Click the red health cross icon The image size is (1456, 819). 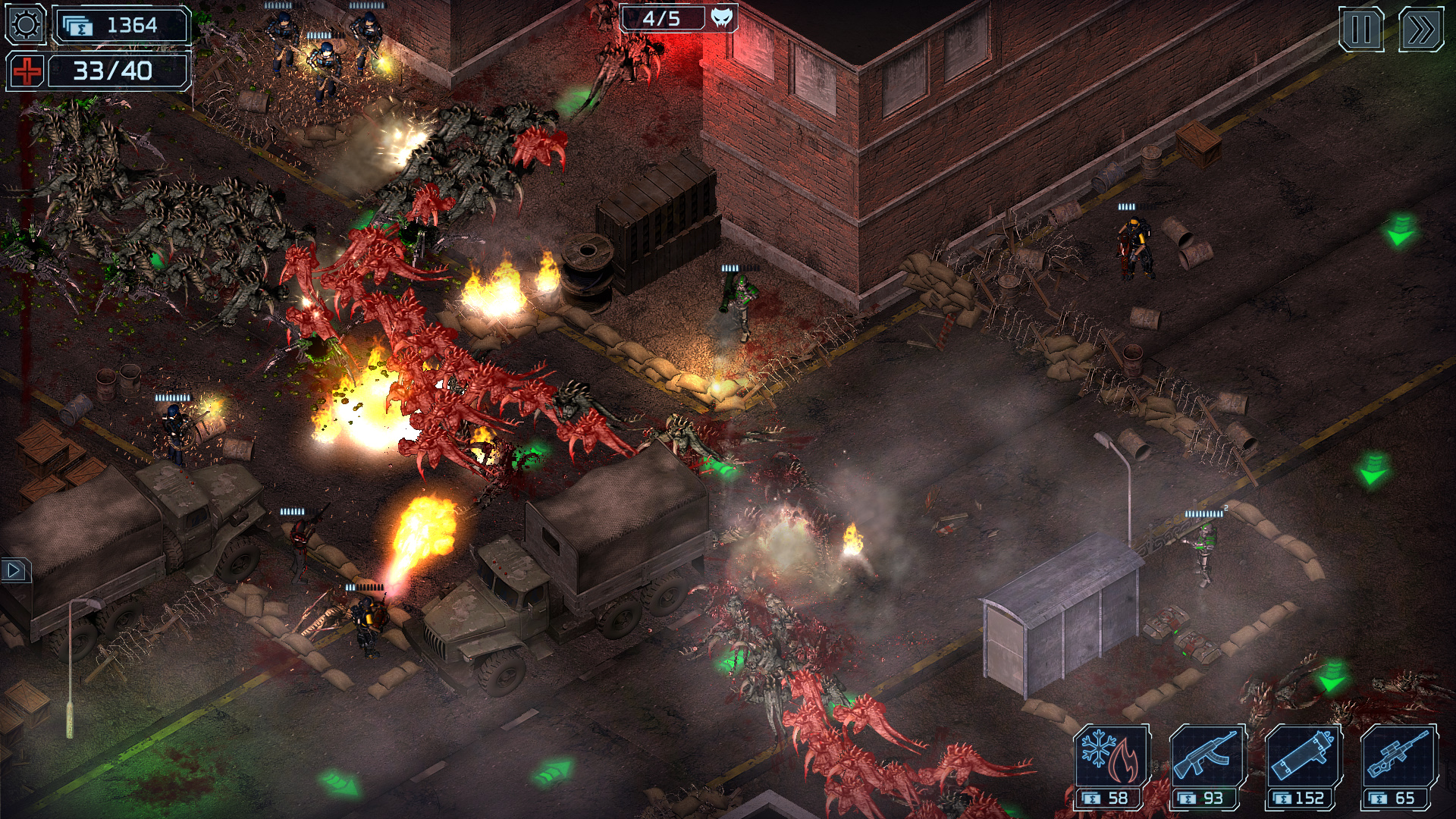click(x=25, y=71)
